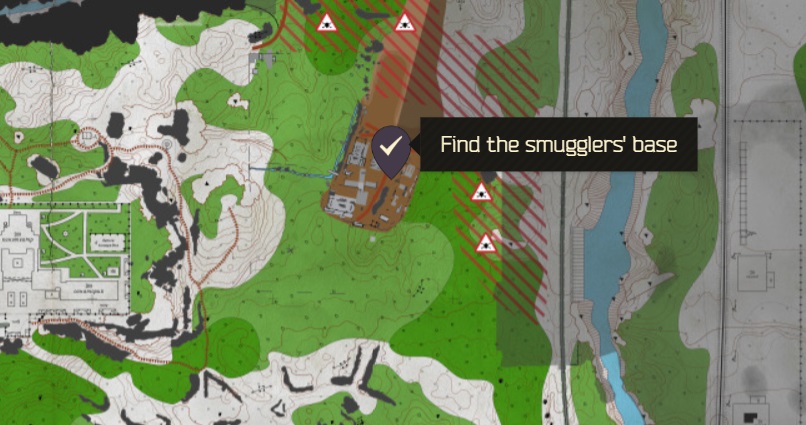Select the checkmark quest marker pin
The image size is (806, 425).
390,147
